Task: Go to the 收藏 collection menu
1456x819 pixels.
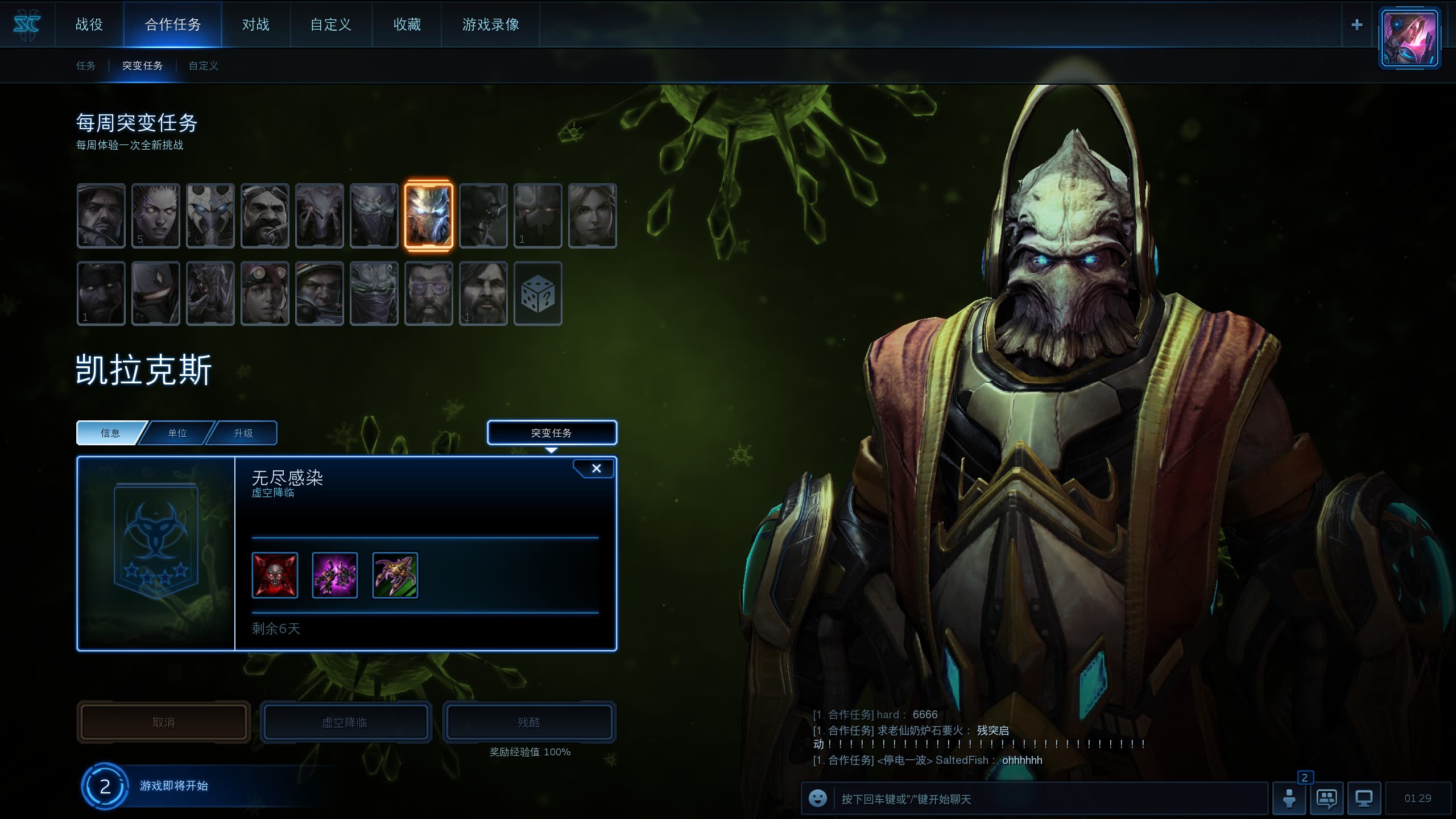Action: coord(407,24)
